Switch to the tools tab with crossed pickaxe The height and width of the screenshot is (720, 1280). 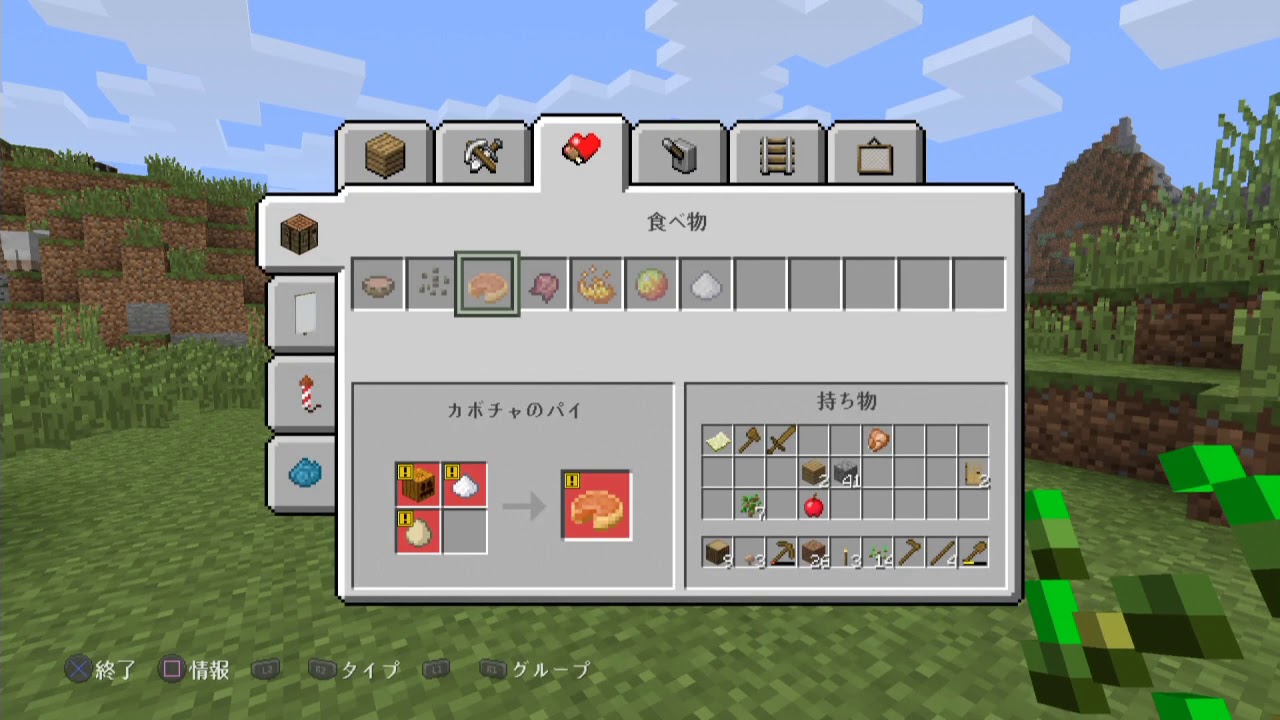click(x=484, y=152)
